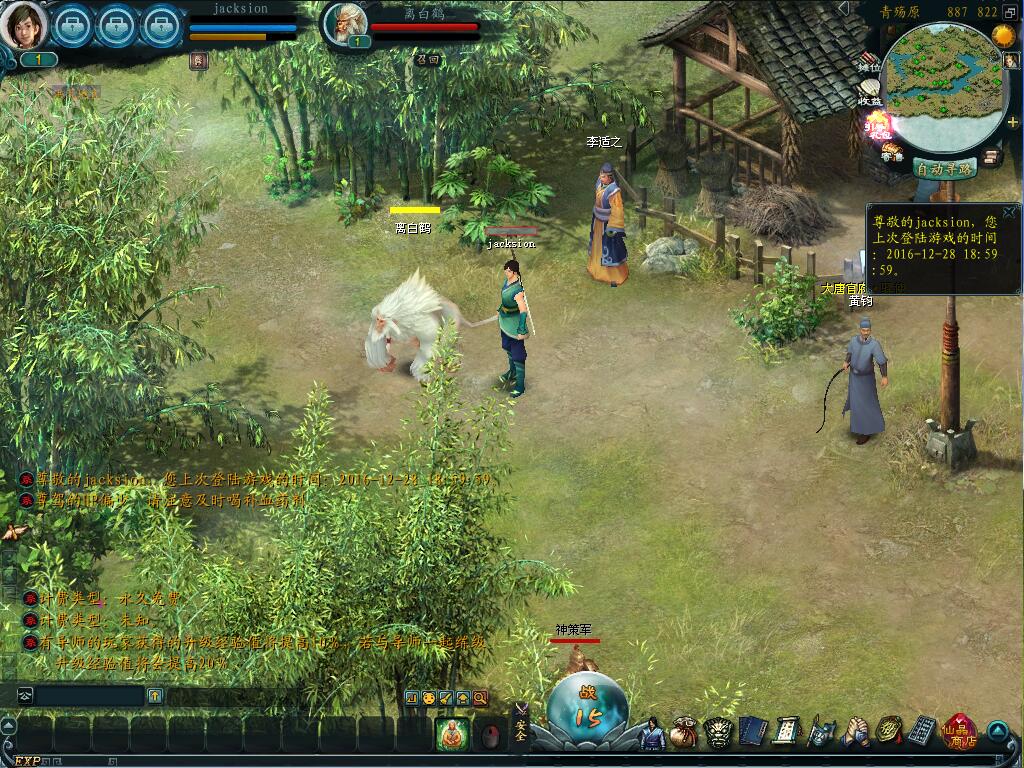Screen dimensions: 1024x768
Task: Select the white ape pet portrait
Action: [345, 23]
